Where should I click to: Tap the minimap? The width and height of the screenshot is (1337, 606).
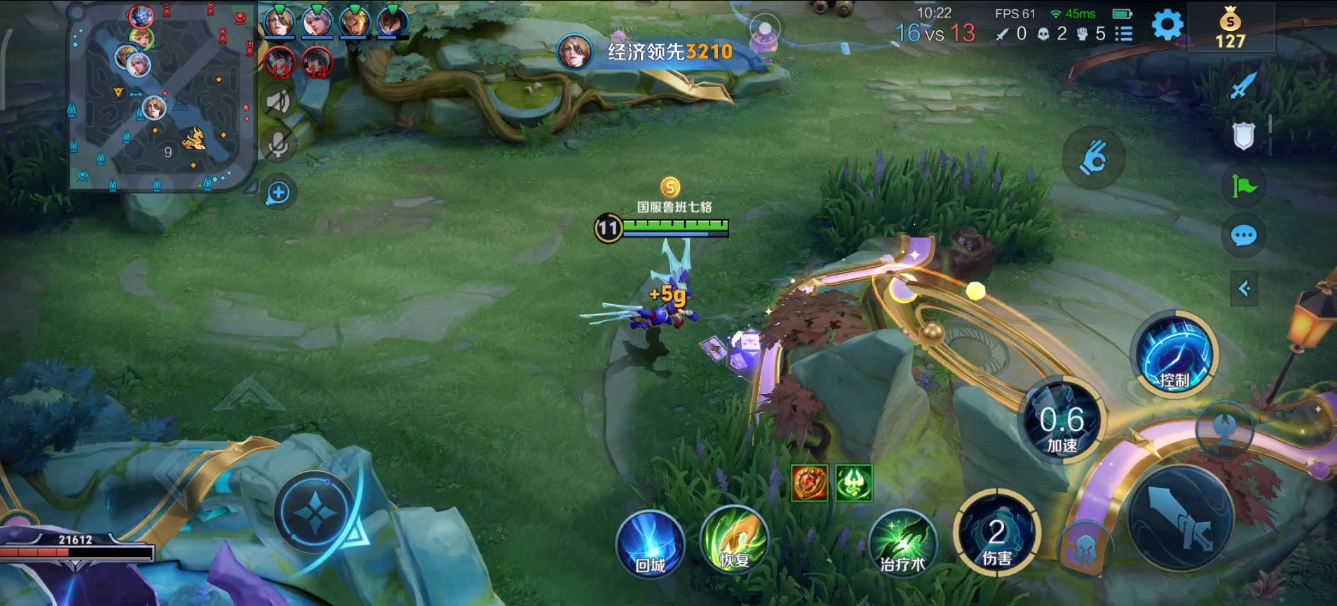160,95
